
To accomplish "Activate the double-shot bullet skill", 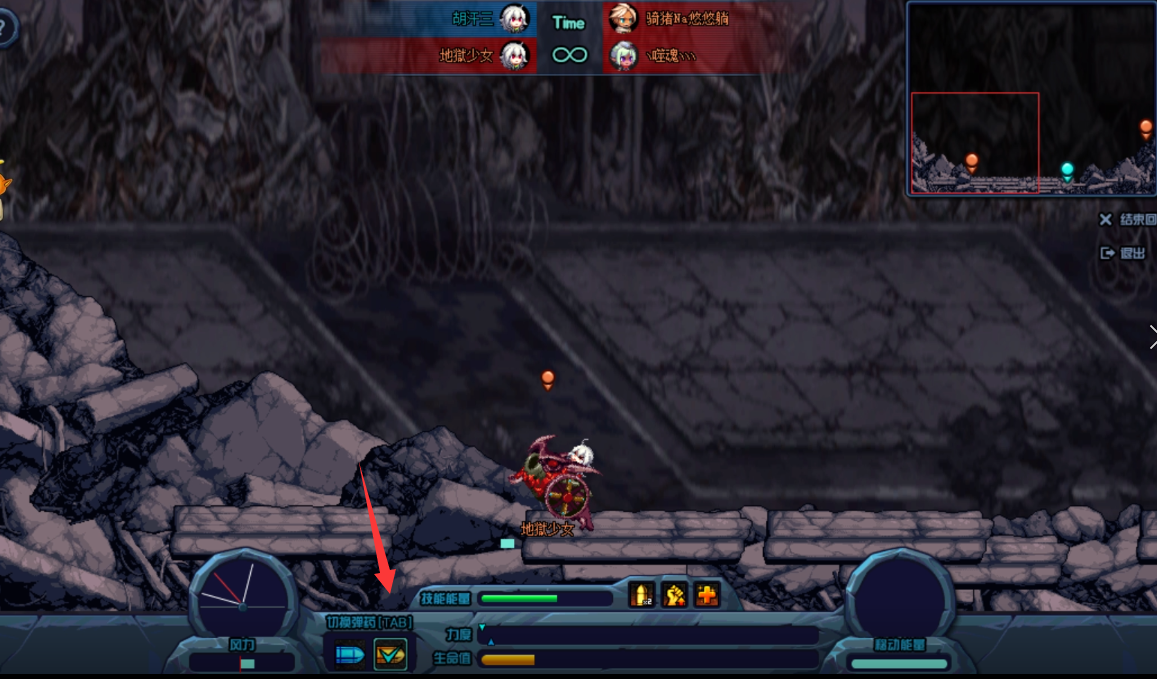I will (642, 595).
